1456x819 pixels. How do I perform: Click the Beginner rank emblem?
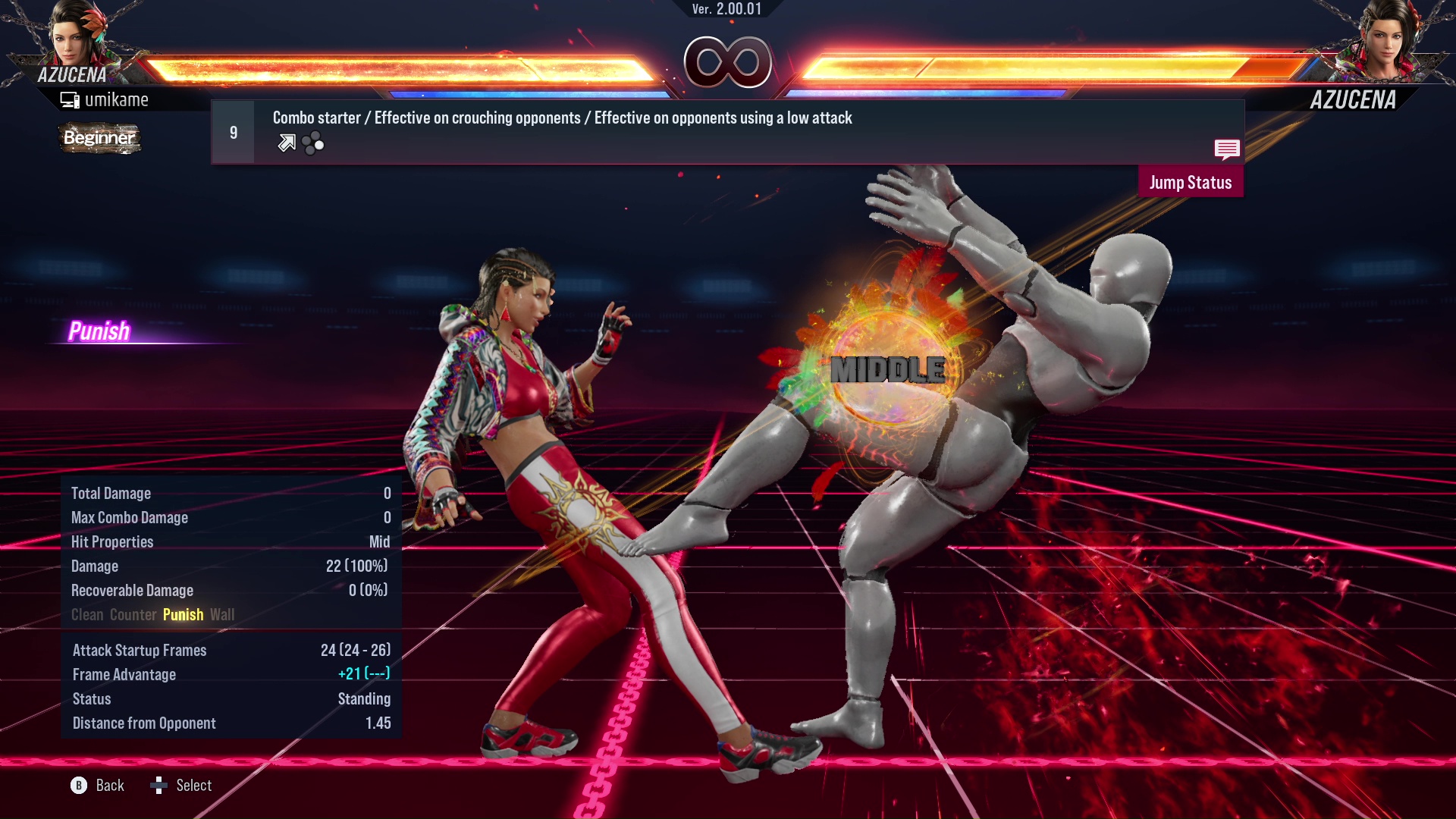(99, 139)
